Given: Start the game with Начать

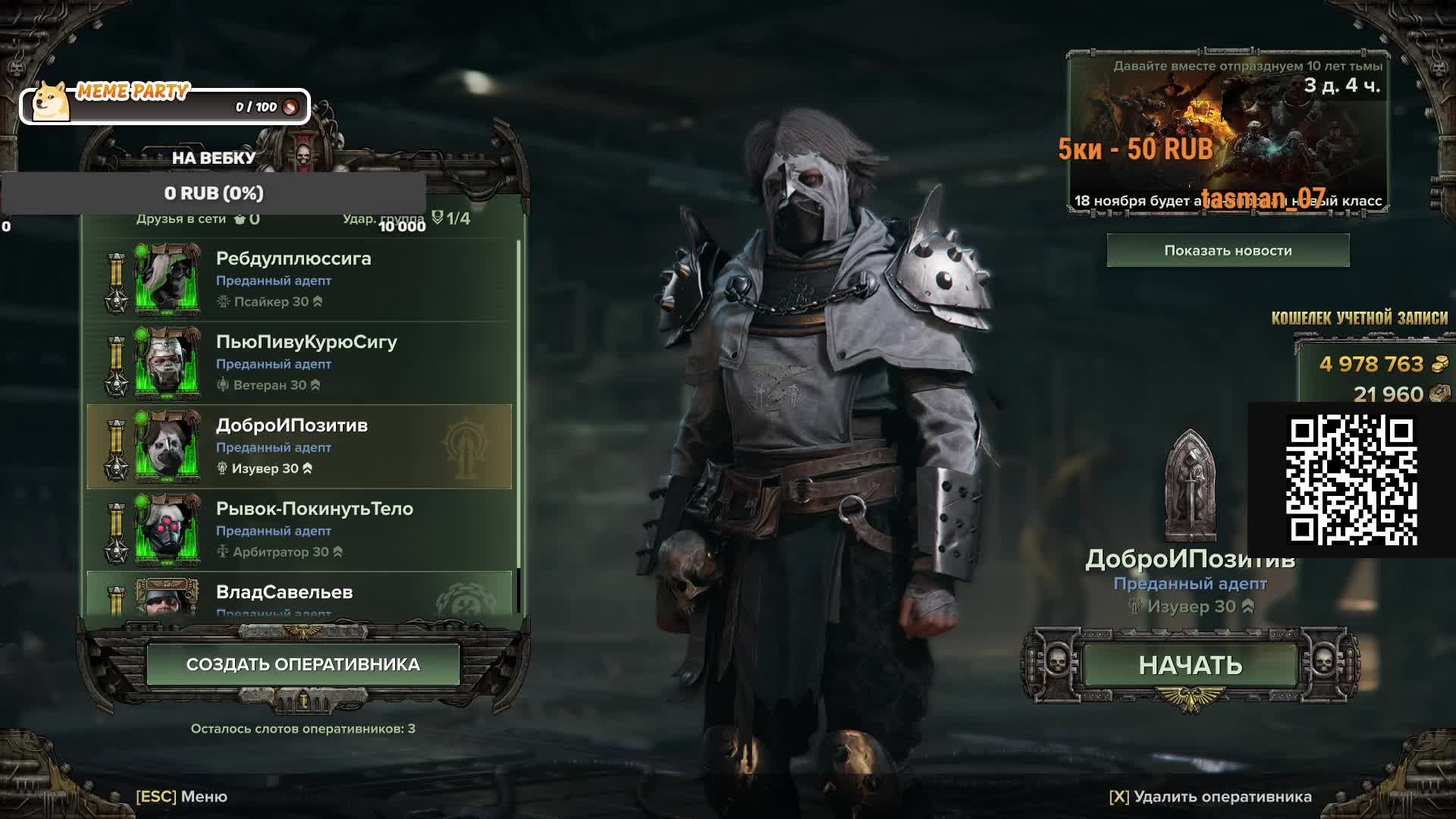Looking at the screenshot, I should (1190, 665).
